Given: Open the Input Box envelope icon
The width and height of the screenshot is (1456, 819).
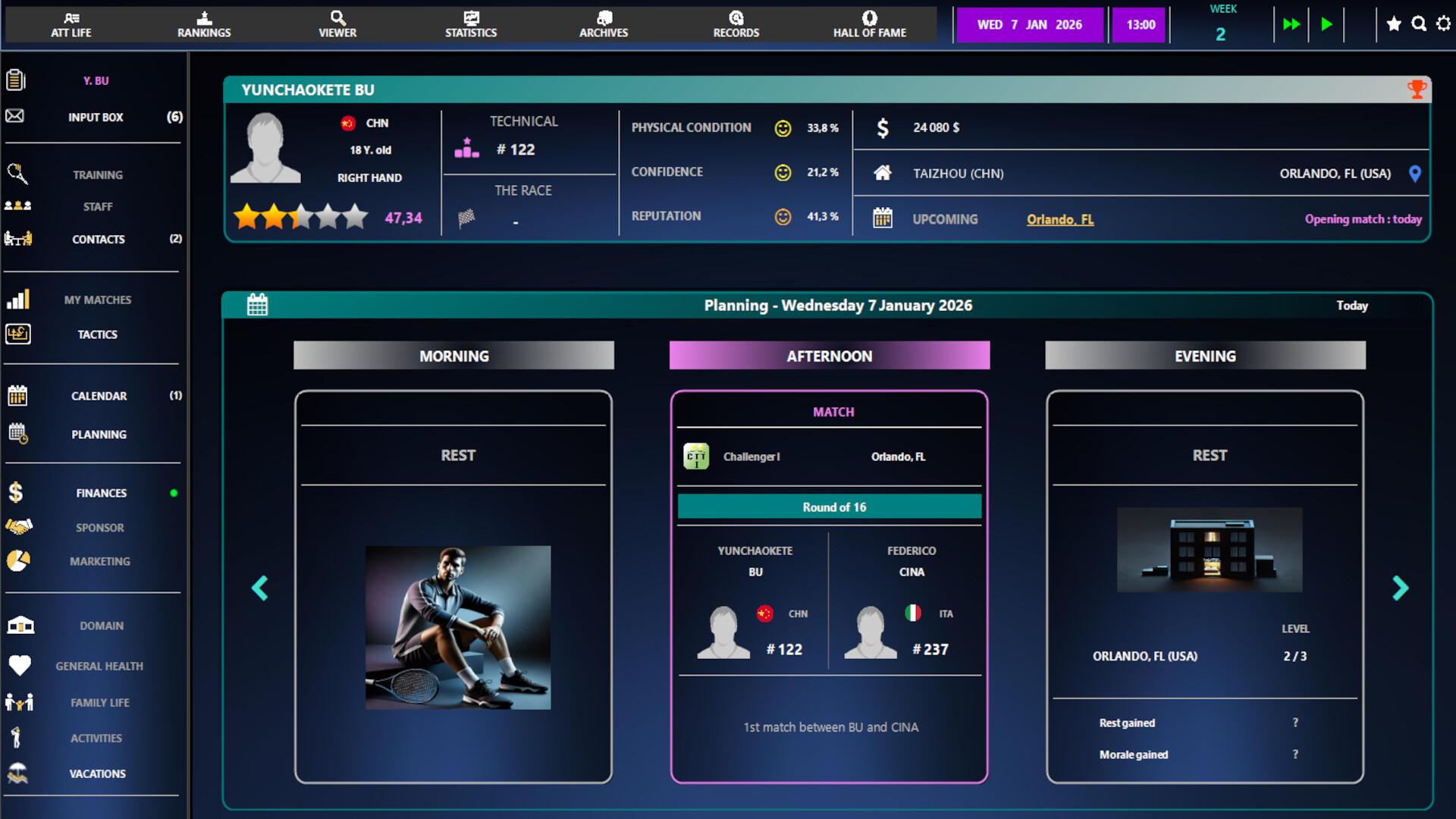Looking at the screenshot, I should pyautogui.click(x=16, y=117).
